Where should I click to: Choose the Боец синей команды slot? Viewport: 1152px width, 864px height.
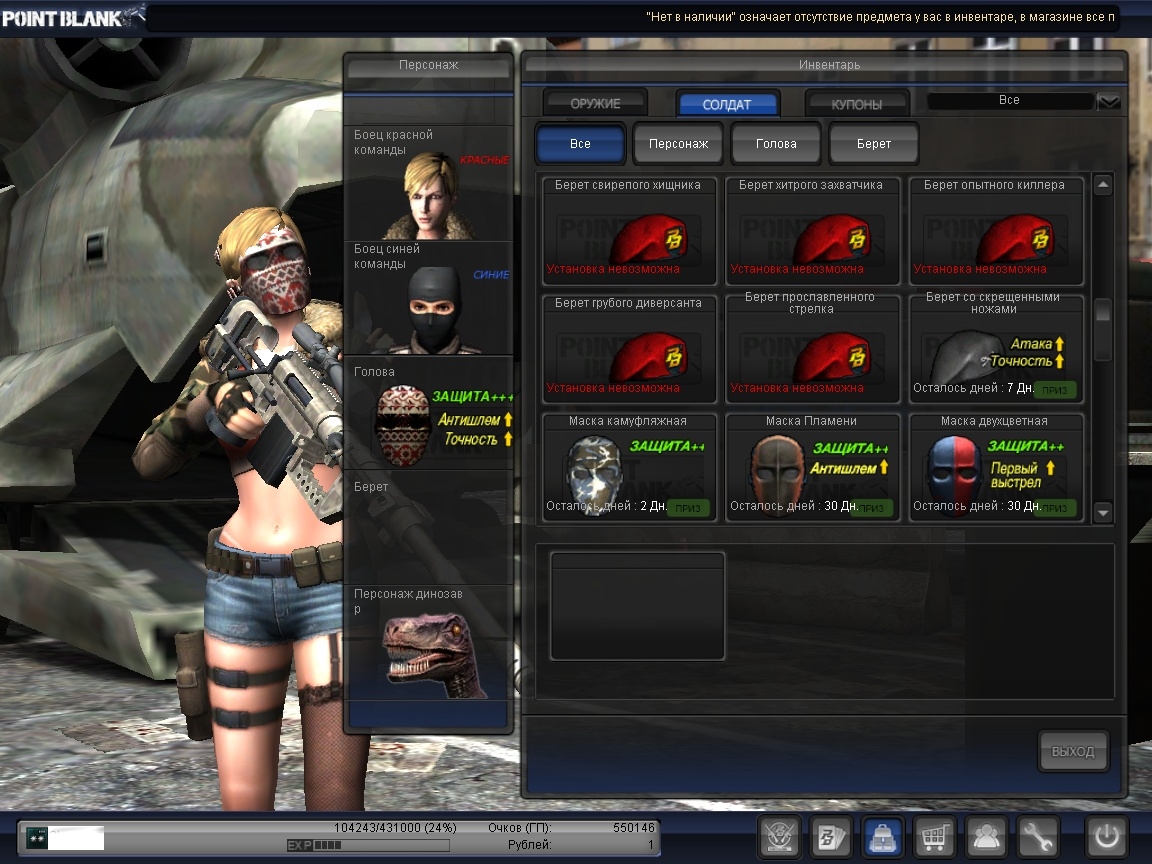(x=428, y=297)
